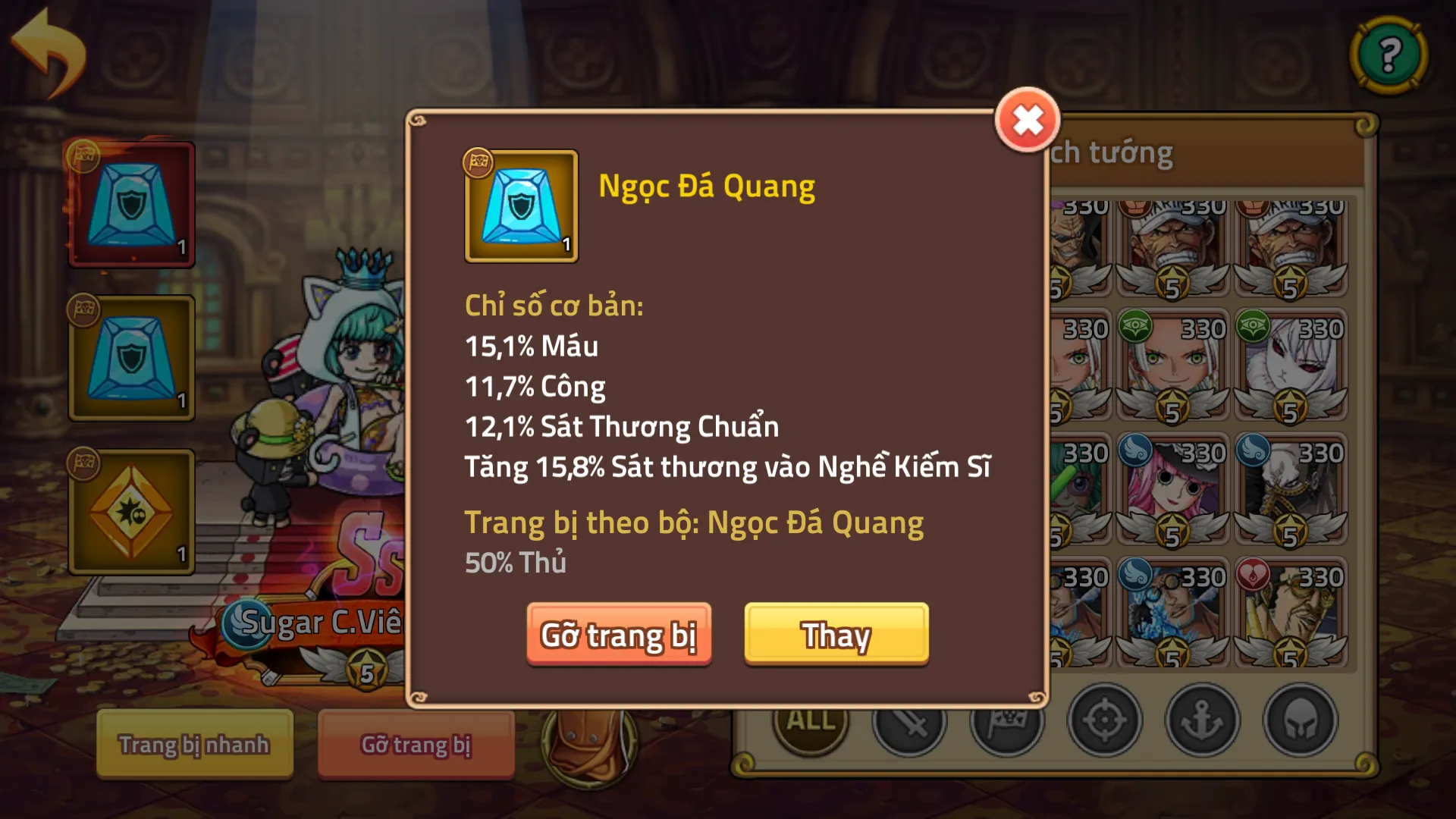1456x819 pixels.
Task: Open the question mark help
Action: [1389, 55]
